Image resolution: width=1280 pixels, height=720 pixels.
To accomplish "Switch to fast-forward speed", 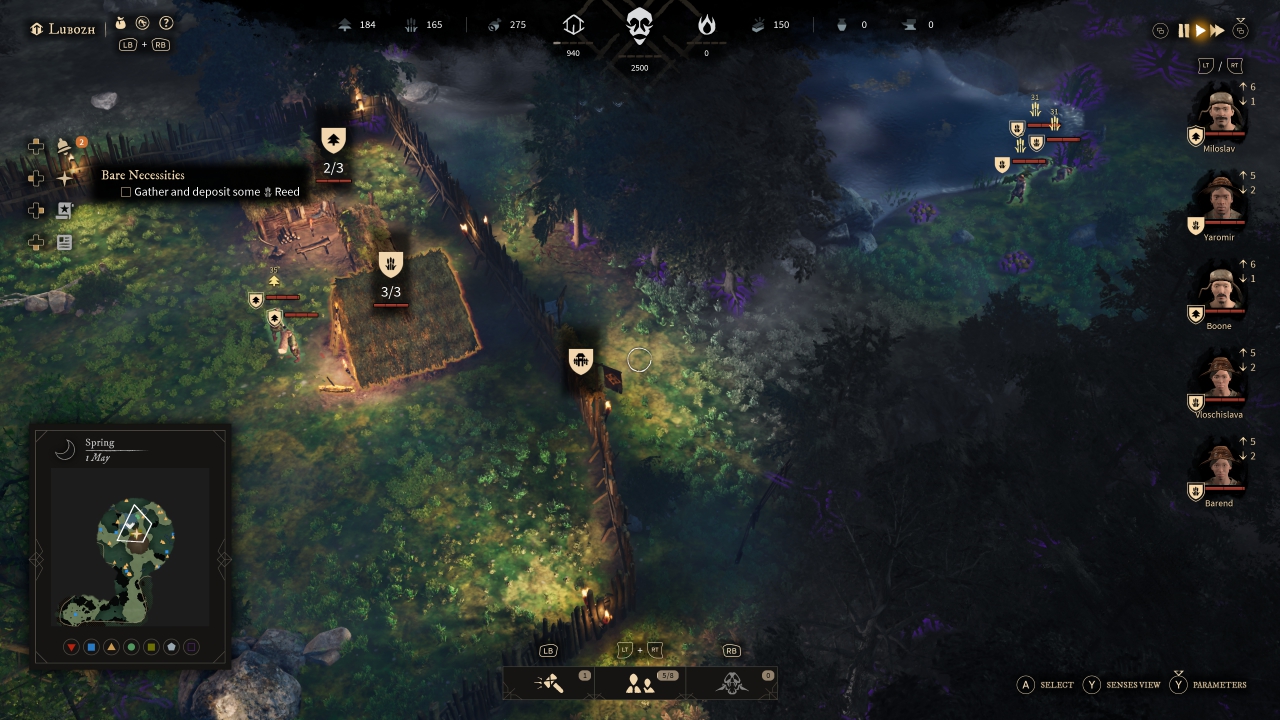I will click(1217, 31).
